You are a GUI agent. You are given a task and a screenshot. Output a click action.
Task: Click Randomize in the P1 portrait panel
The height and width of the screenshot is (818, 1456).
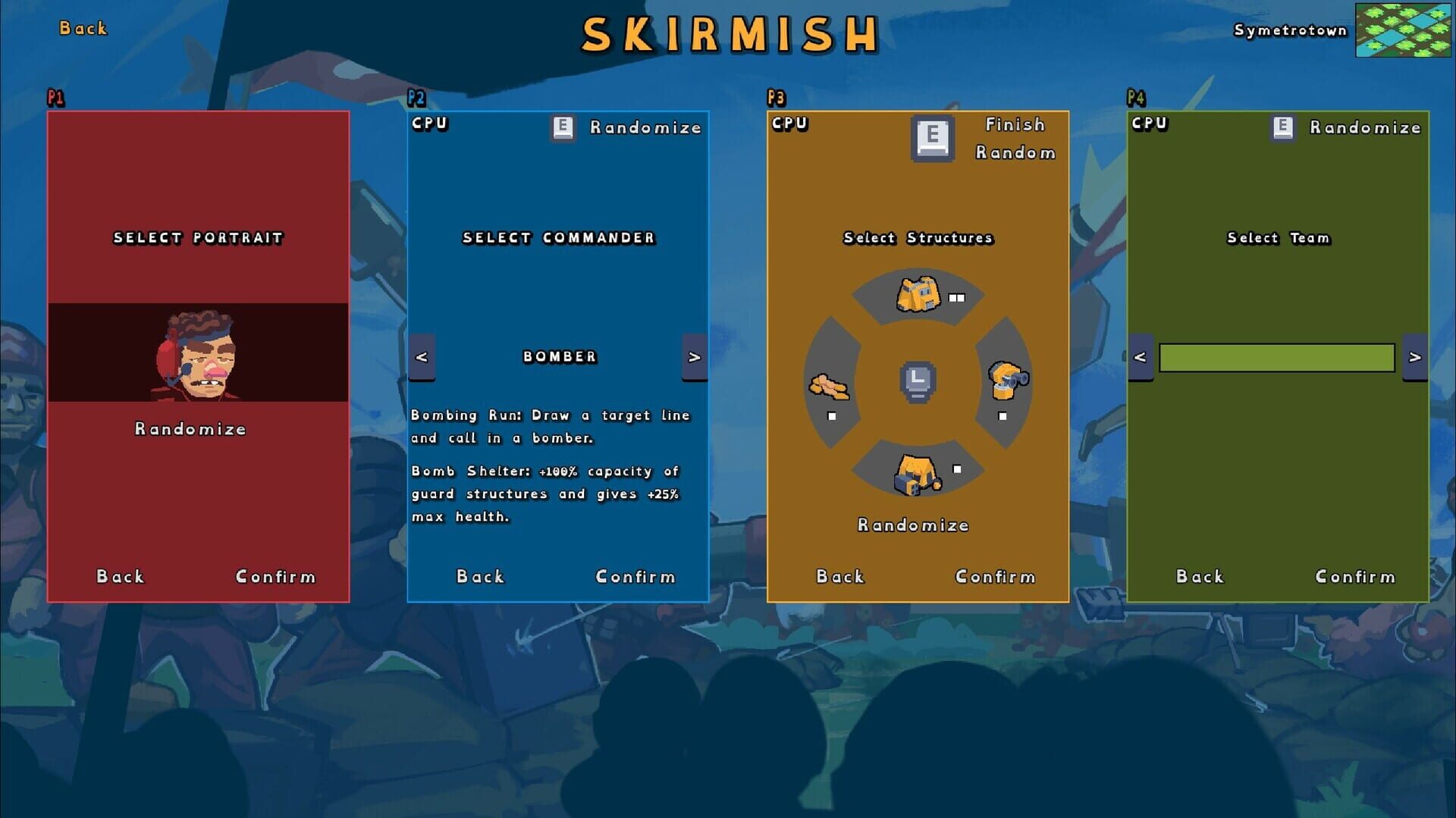point(190,429)
